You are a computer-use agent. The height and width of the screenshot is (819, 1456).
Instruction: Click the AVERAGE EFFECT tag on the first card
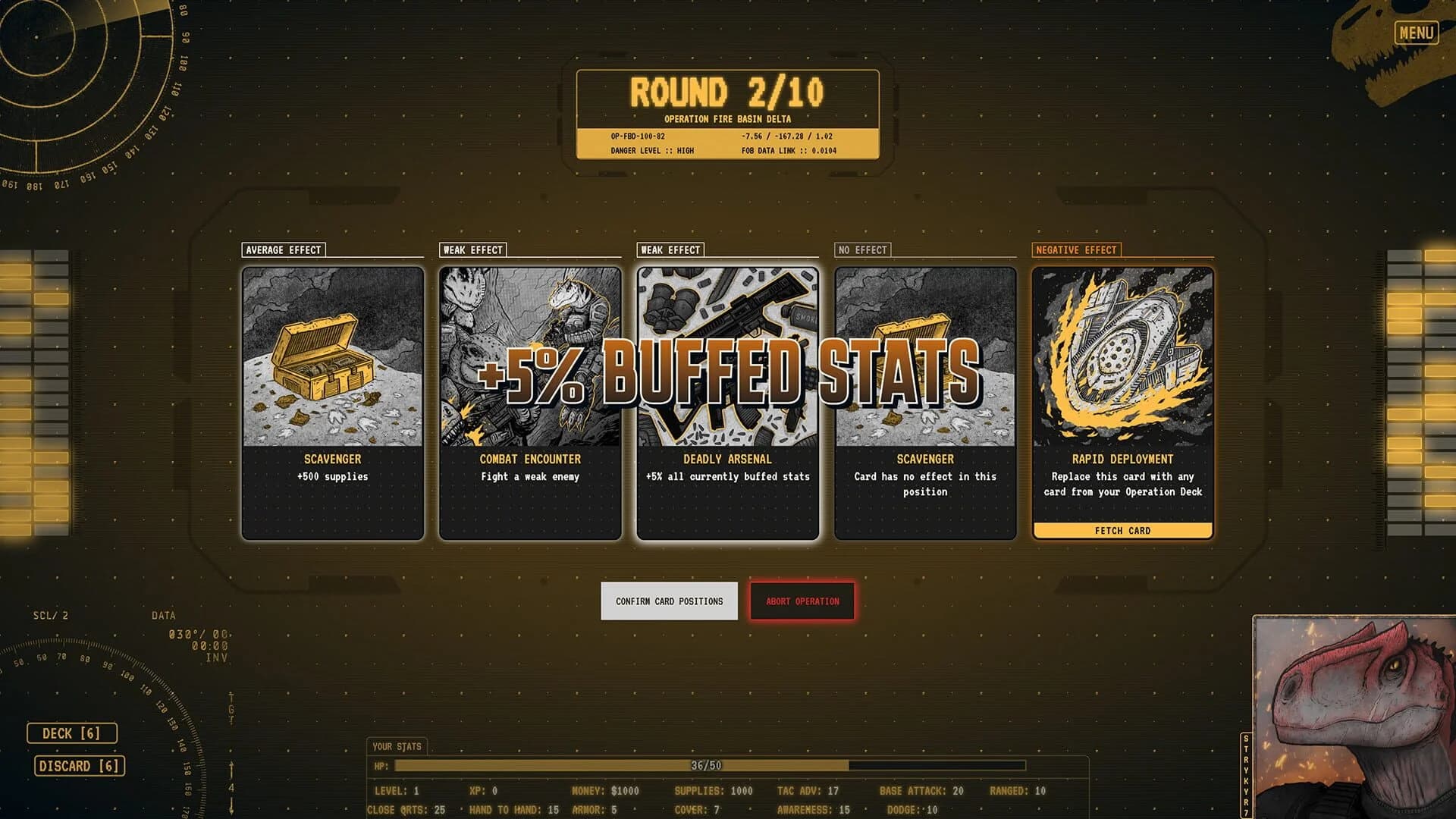coord(283,249)
